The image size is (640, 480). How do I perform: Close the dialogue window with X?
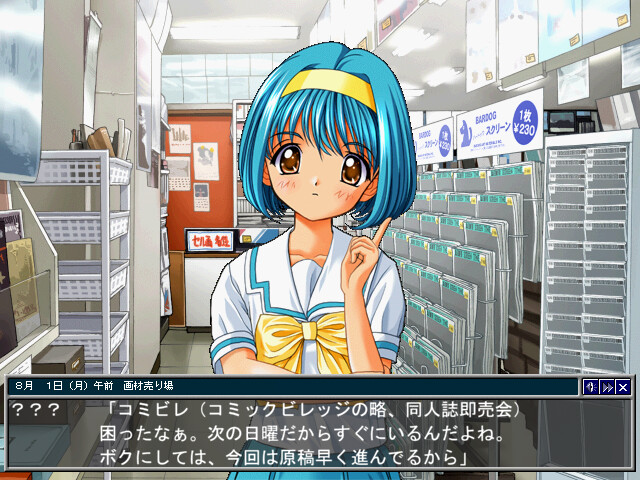pos(623,387)
